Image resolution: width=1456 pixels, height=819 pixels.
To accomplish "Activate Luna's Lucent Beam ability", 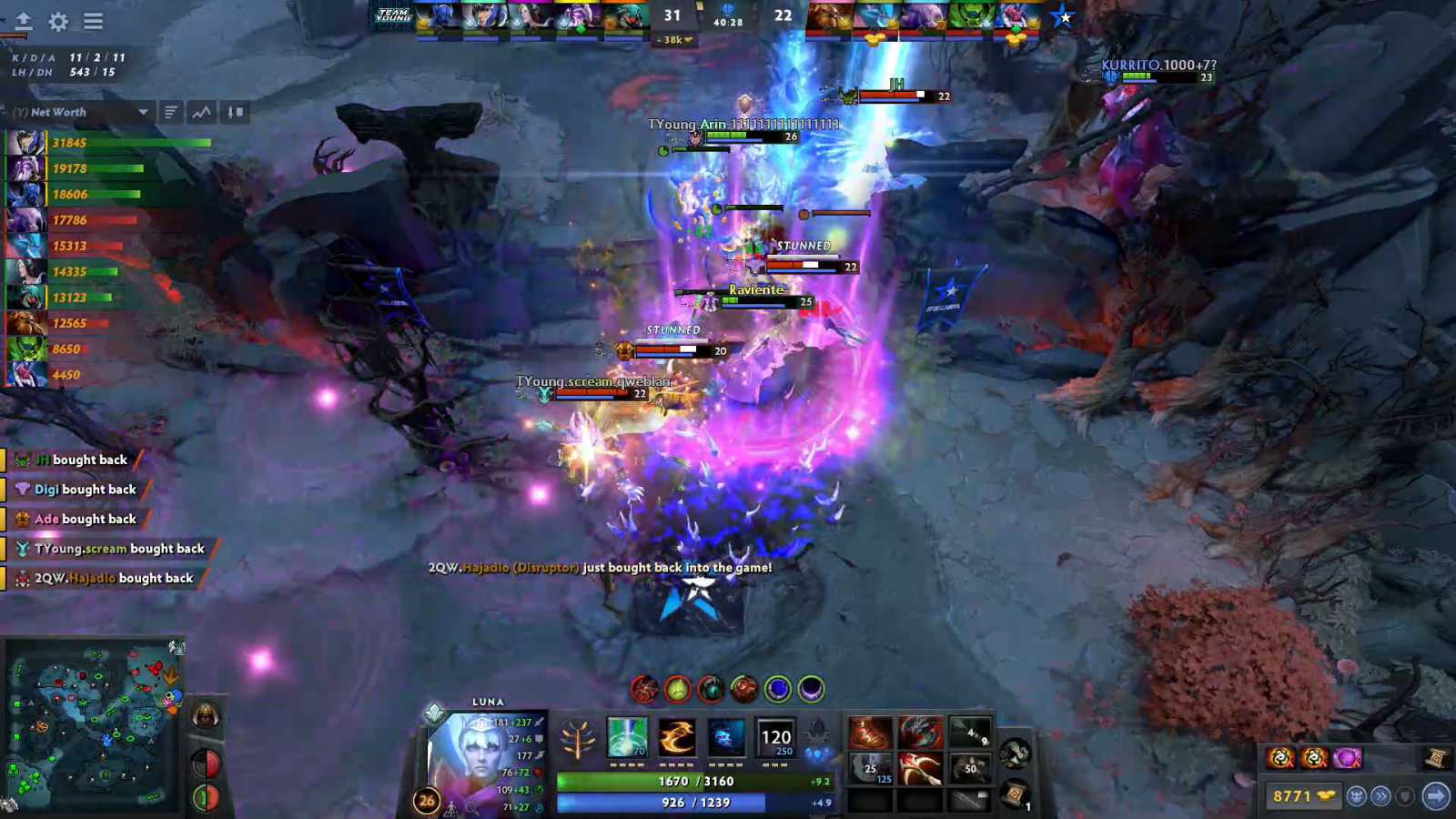I will (627, 737).
